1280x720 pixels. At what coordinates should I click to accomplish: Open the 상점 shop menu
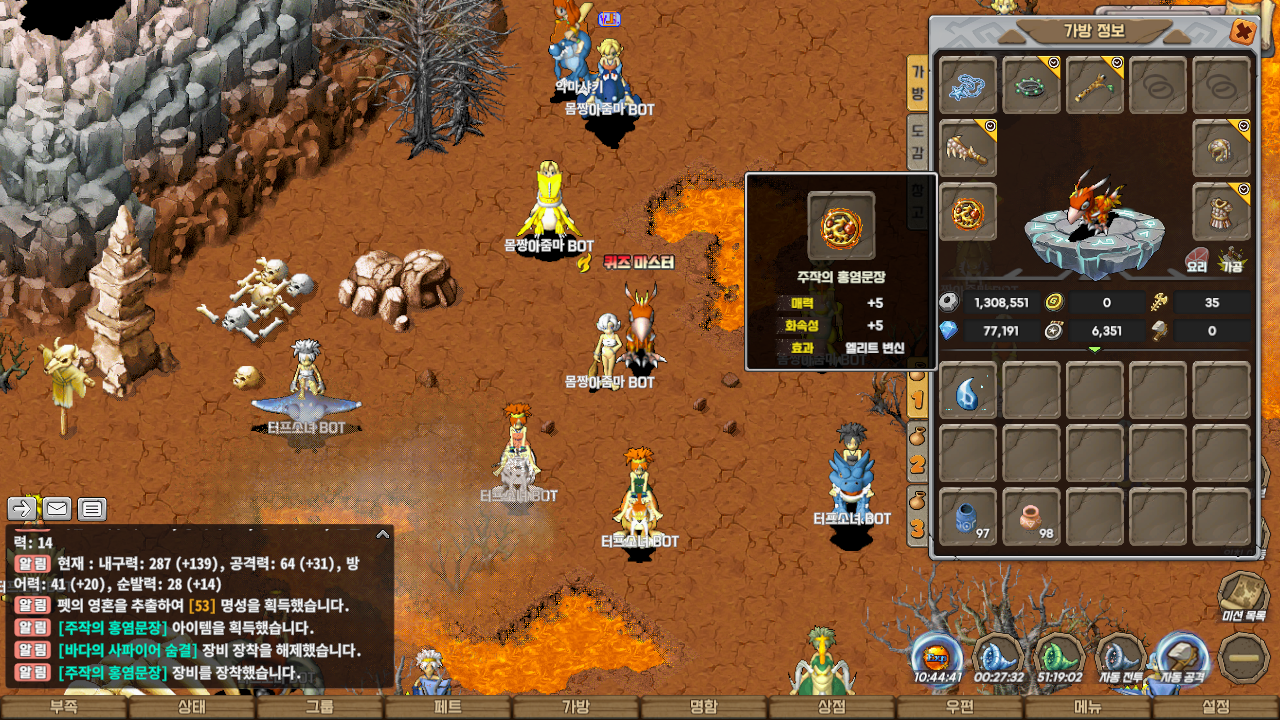[x=831, y=707]
